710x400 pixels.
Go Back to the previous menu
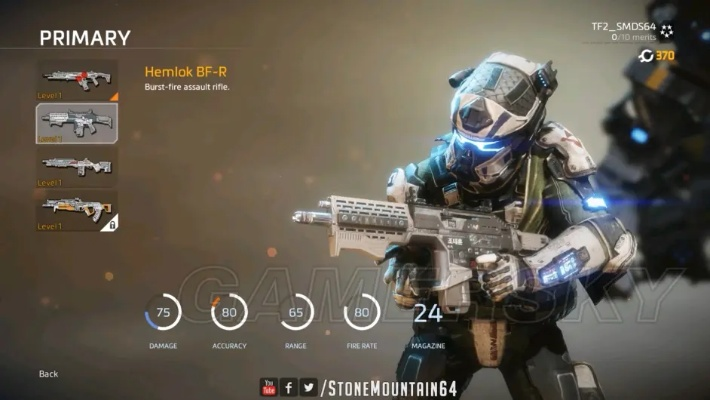pyautogui.click(x=49, y=374)
